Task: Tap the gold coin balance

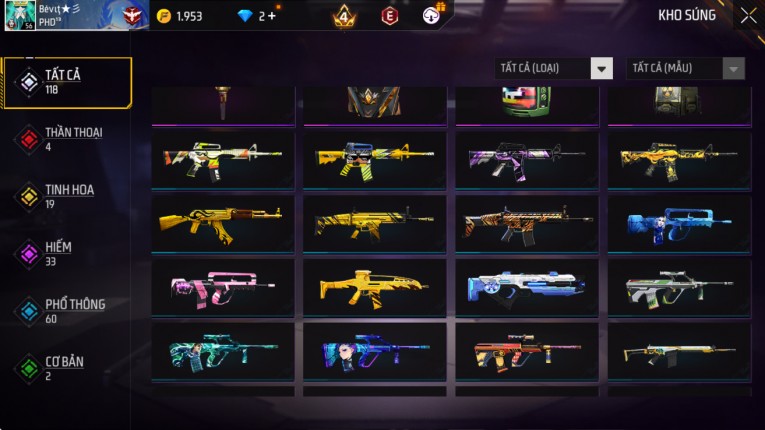Action: 180,16
